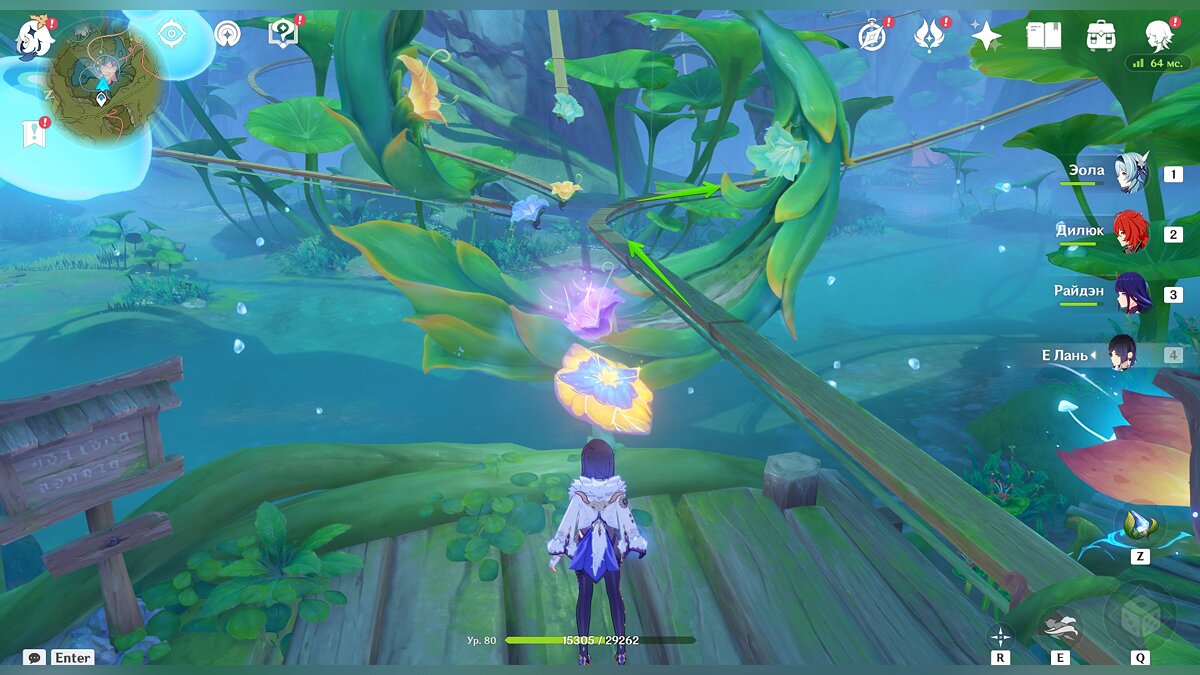Open the Adventurer Handbook compass icon

click(873, 36)
